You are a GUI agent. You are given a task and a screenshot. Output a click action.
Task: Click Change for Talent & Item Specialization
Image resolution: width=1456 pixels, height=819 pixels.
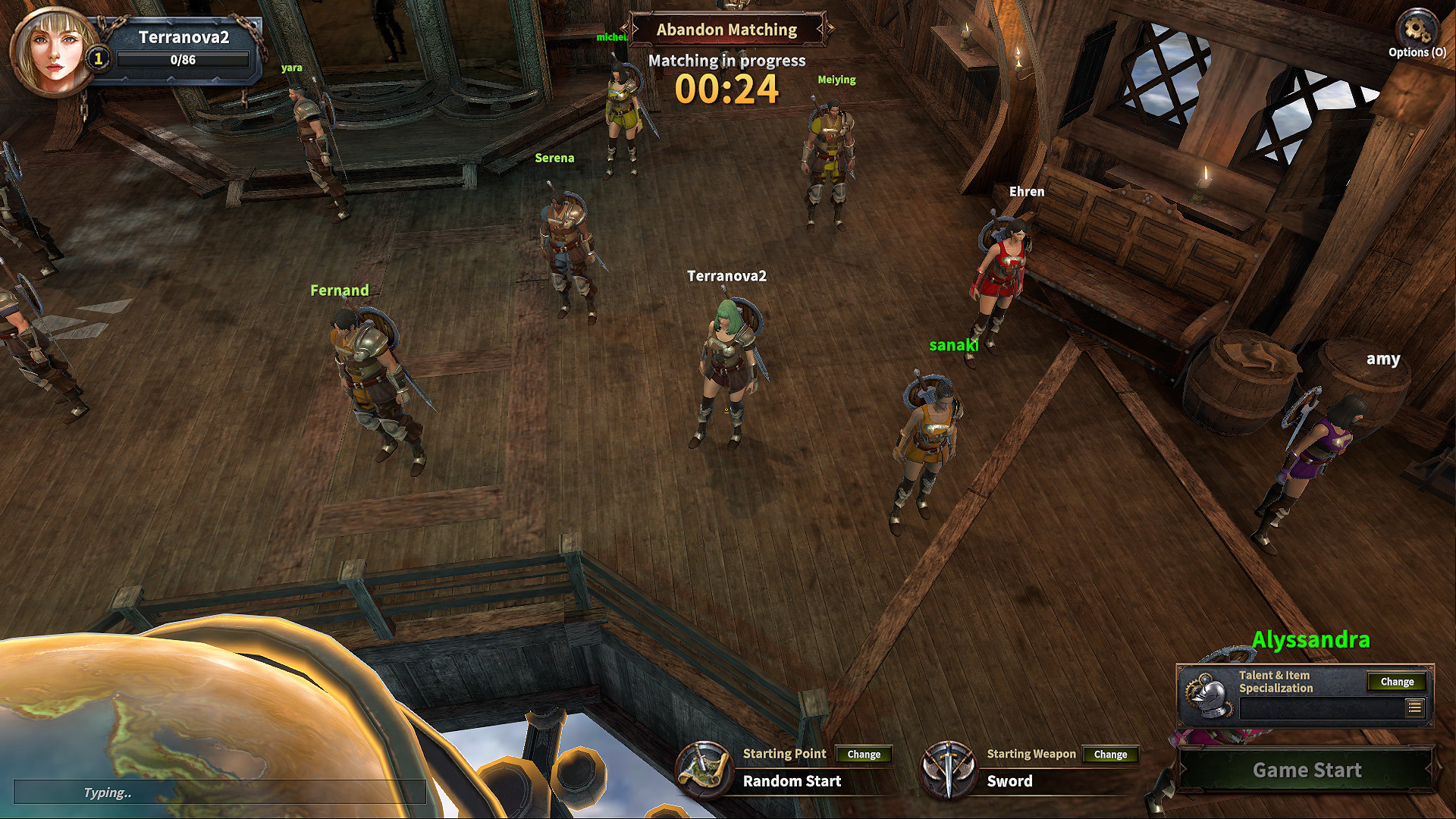[x=1397, y=682]
